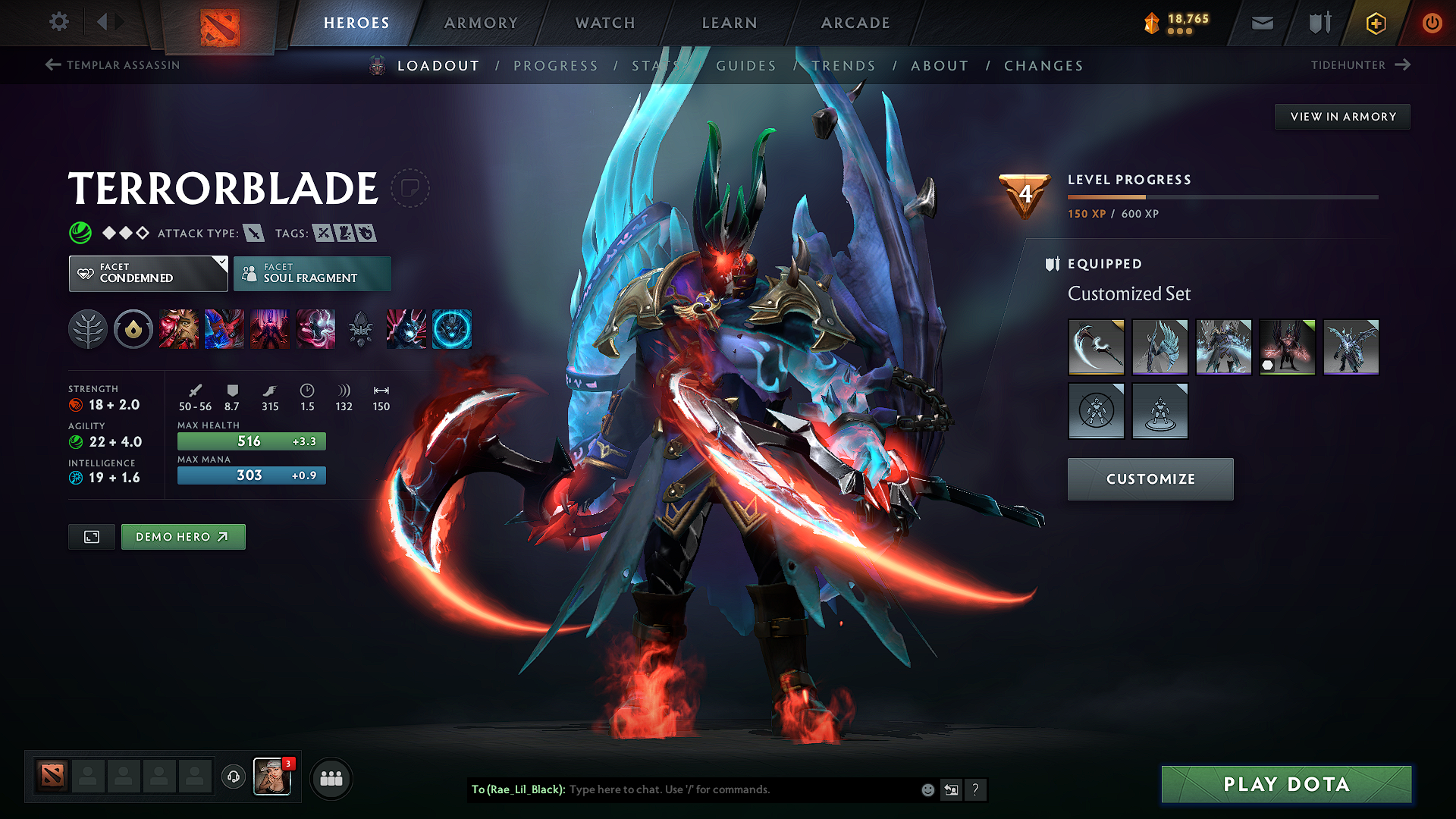The width and height of the screenshot is (1456, 819).
Task: Select the Soul Fragment facet
Action: pos(312,273)
